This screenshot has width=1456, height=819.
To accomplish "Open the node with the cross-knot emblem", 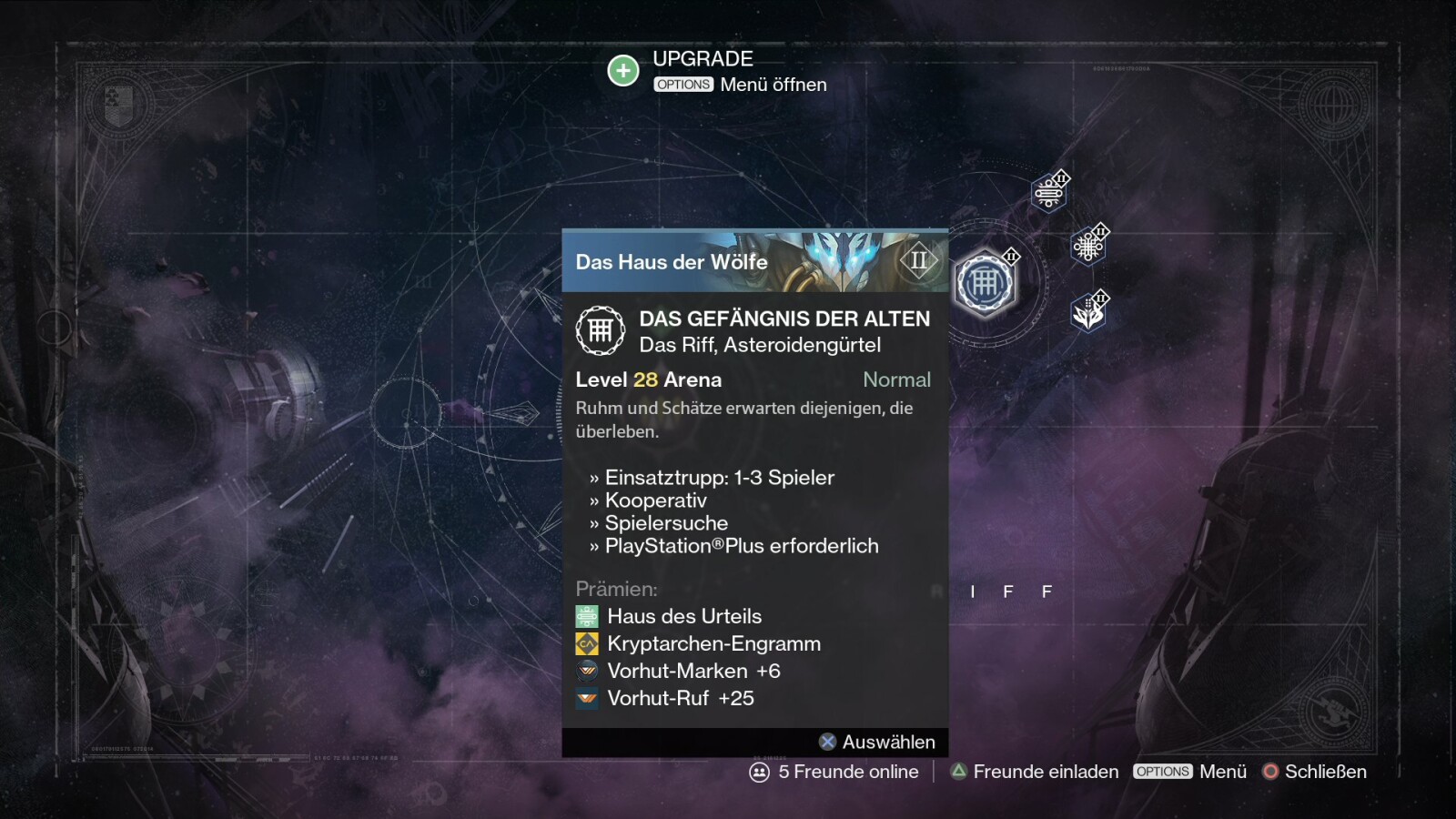I will coord(1087,246).
